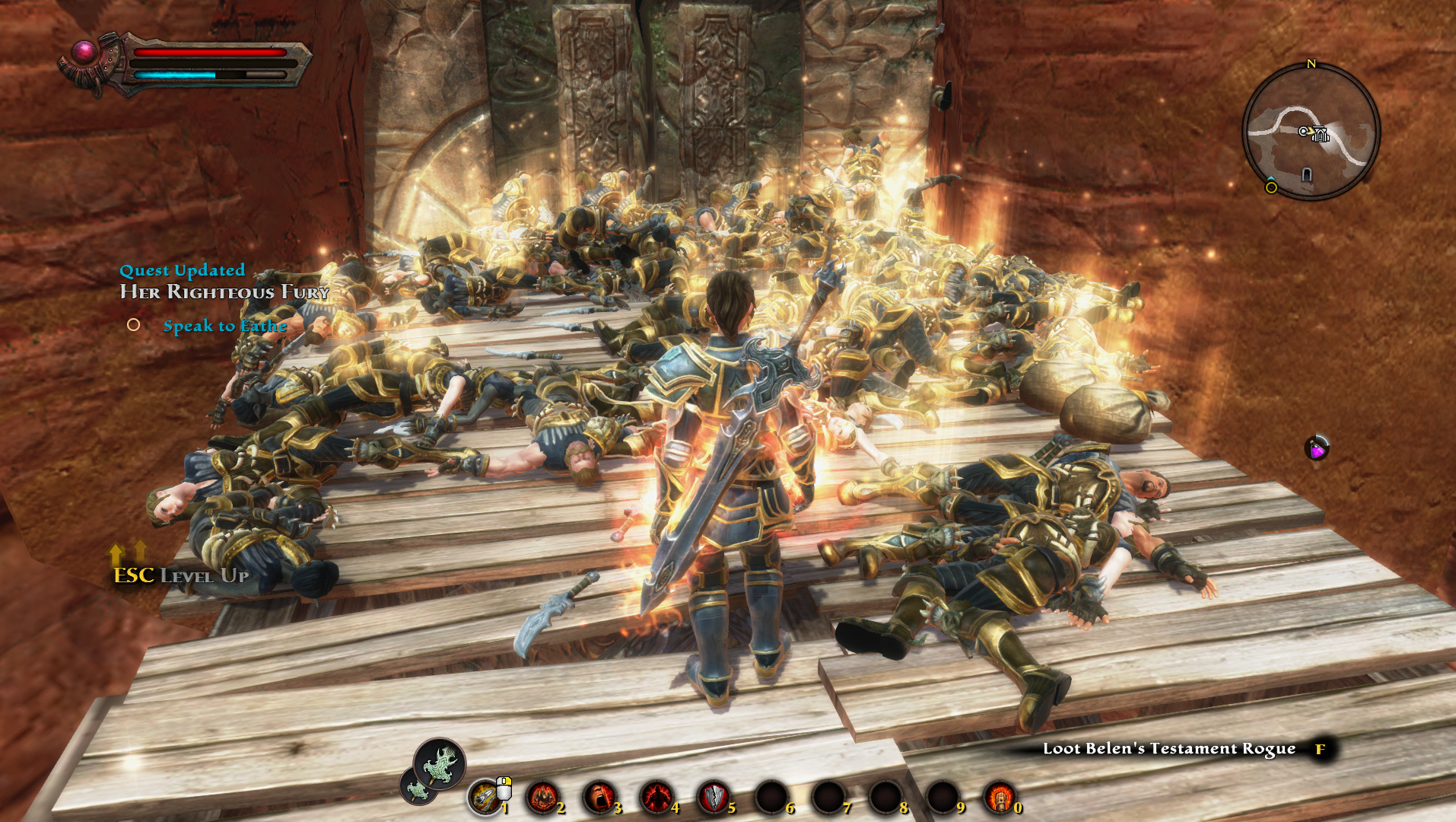Activate the fiery gauntlet ability in slot 0

coord(999,798)
